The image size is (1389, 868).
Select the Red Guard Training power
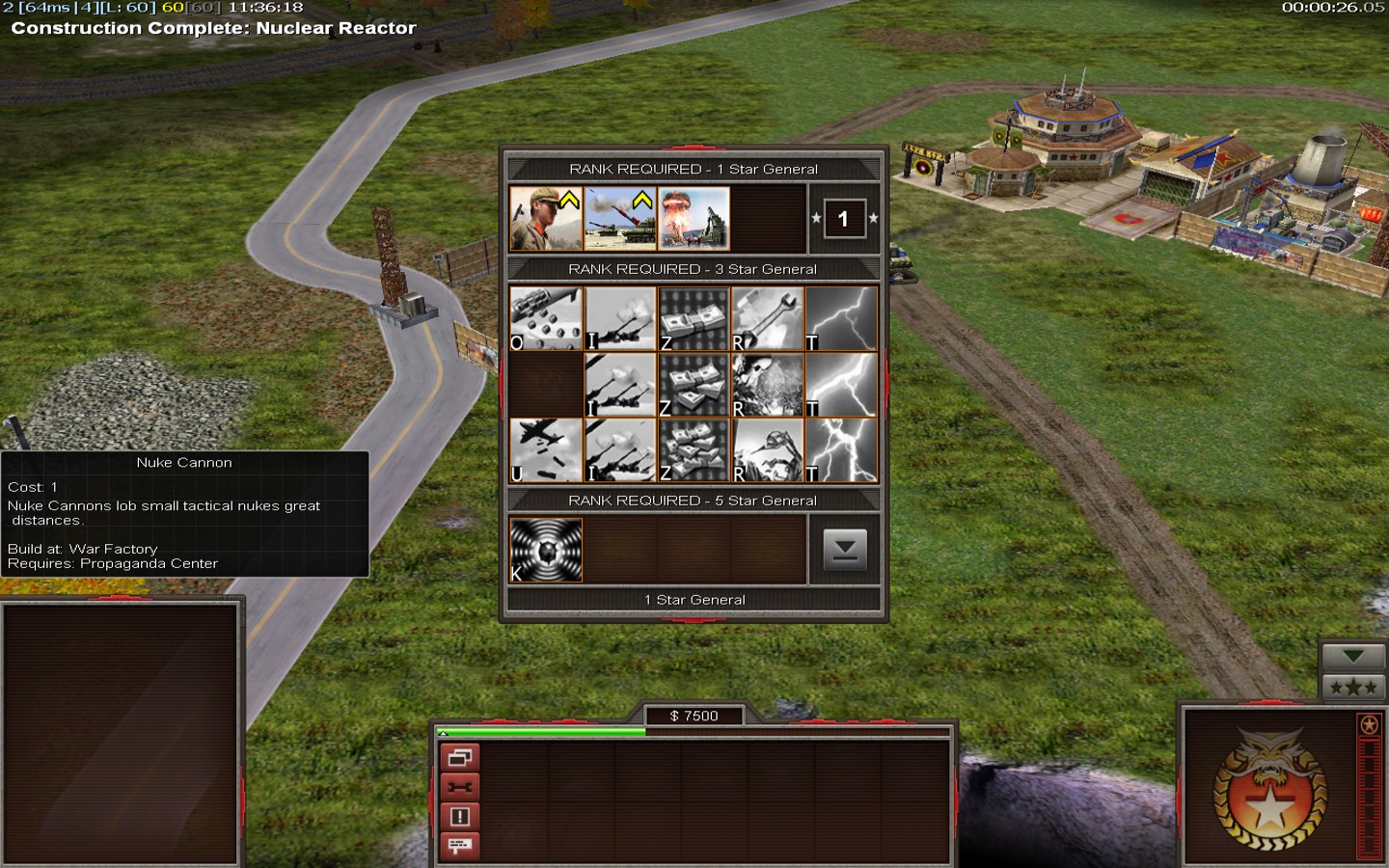pyautogui.click(x=546, y=219)
